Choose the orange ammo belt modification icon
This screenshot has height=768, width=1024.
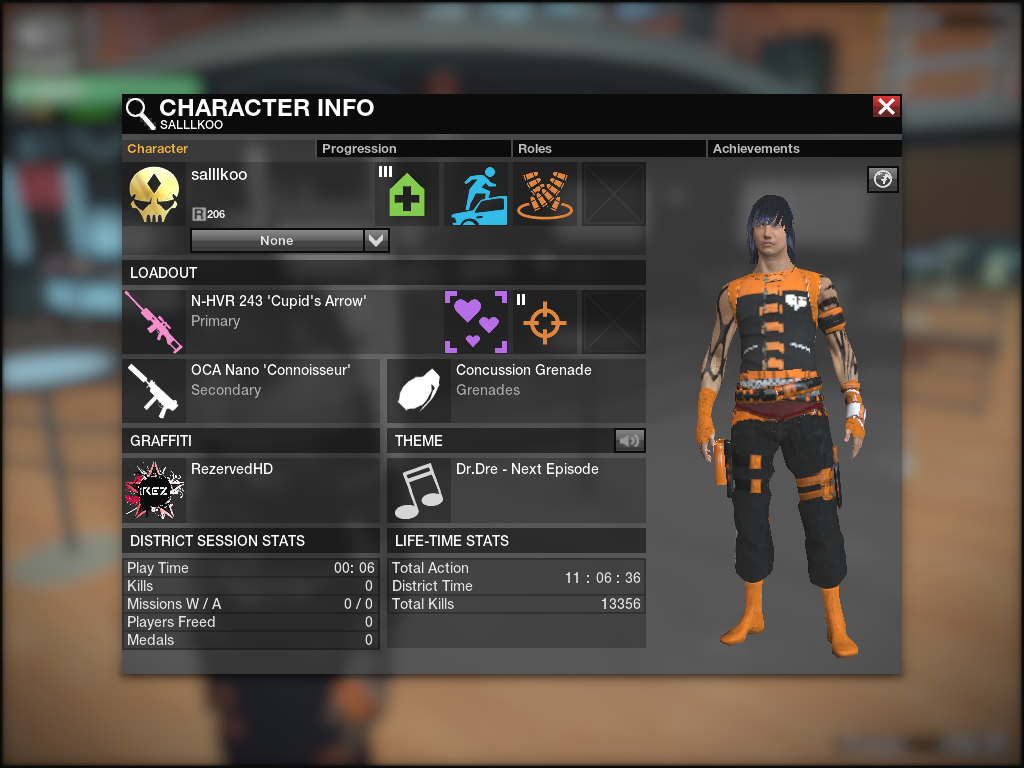click(x=545, y=194)
